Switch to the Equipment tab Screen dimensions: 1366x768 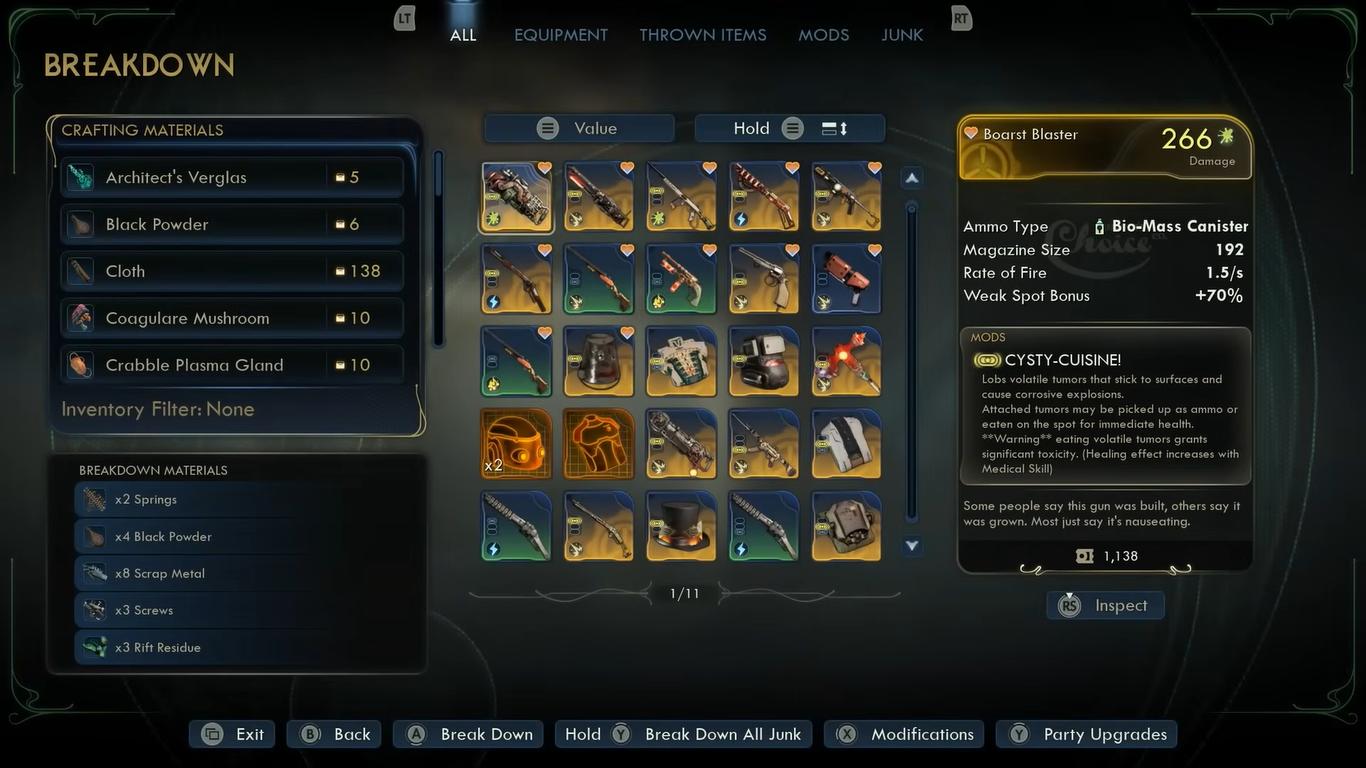[560, 35]
